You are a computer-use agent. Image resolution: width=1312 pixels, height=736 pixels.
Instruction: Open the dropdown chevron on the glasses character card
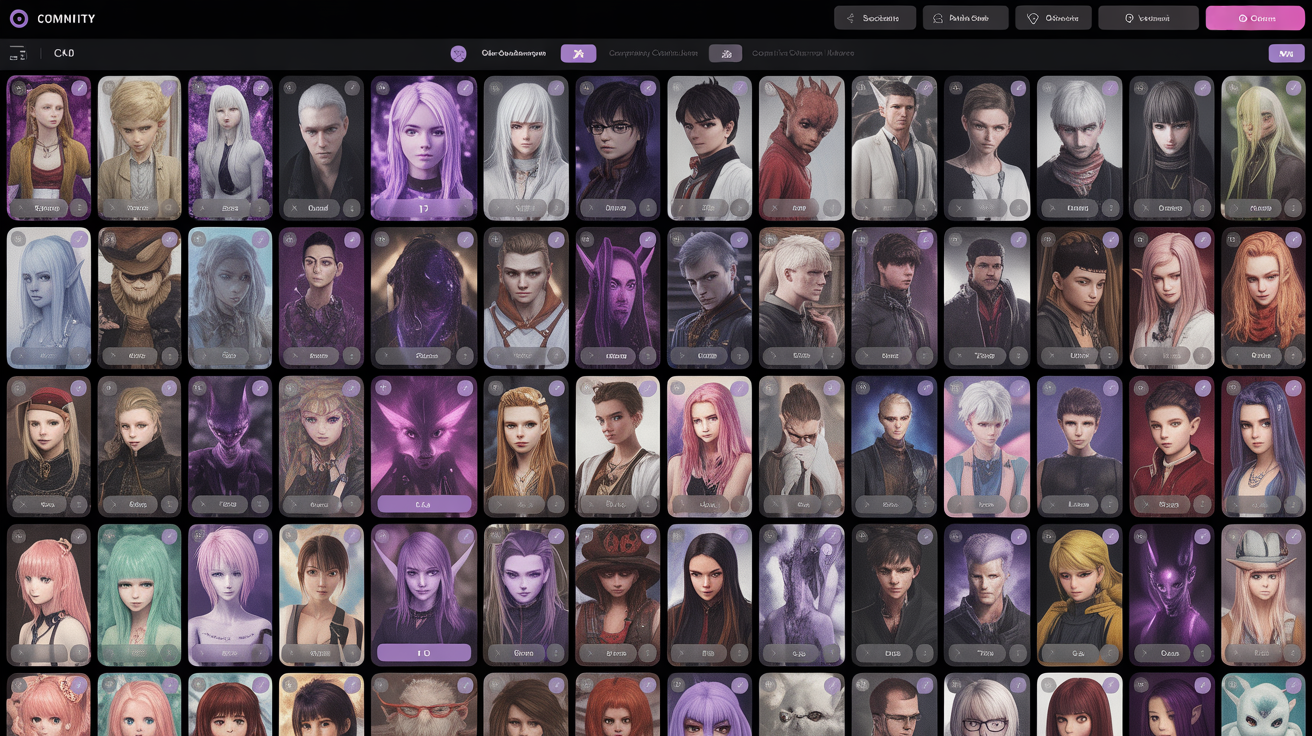point(591,209)
